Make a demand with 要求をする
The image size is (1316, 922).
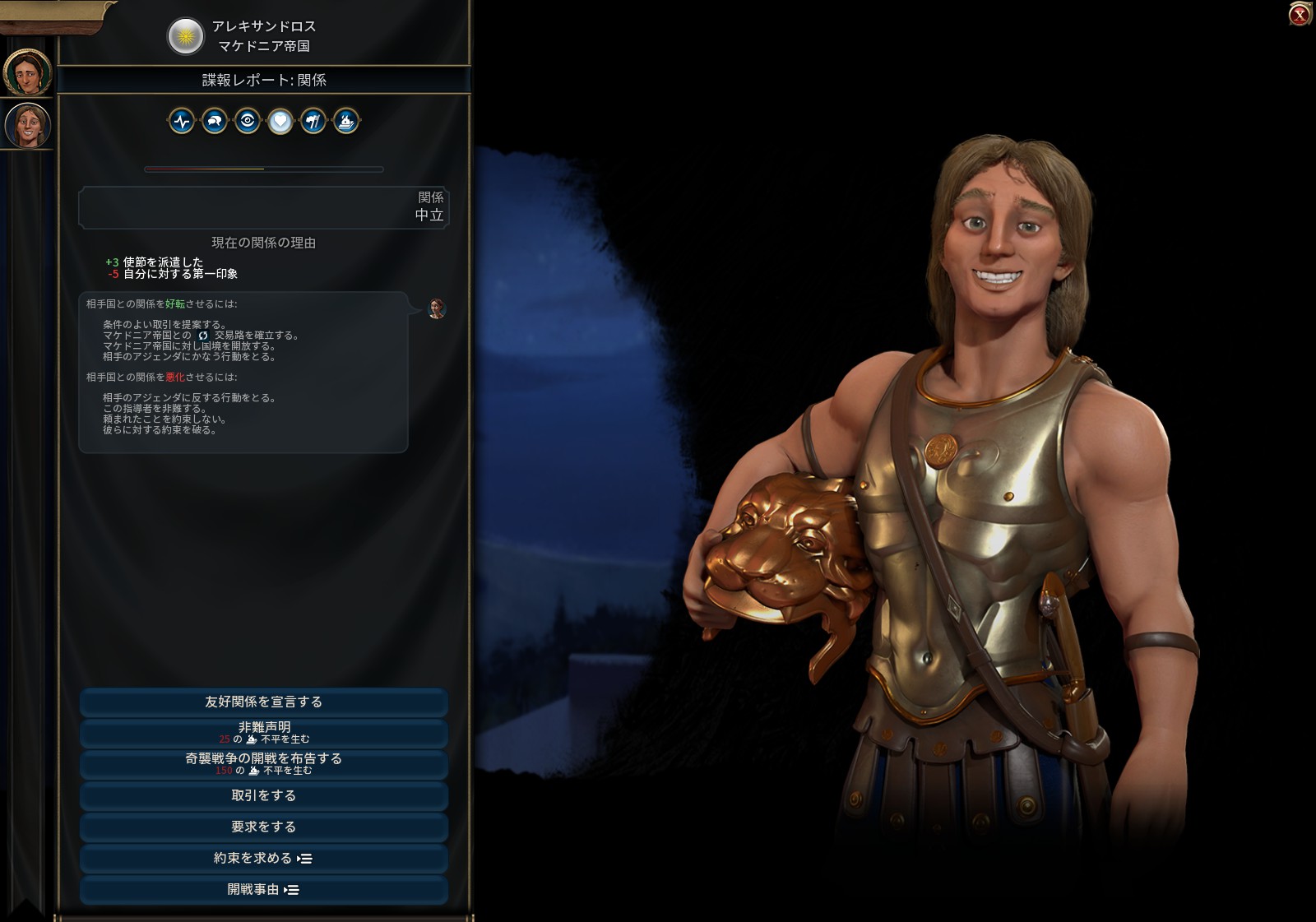263,827
